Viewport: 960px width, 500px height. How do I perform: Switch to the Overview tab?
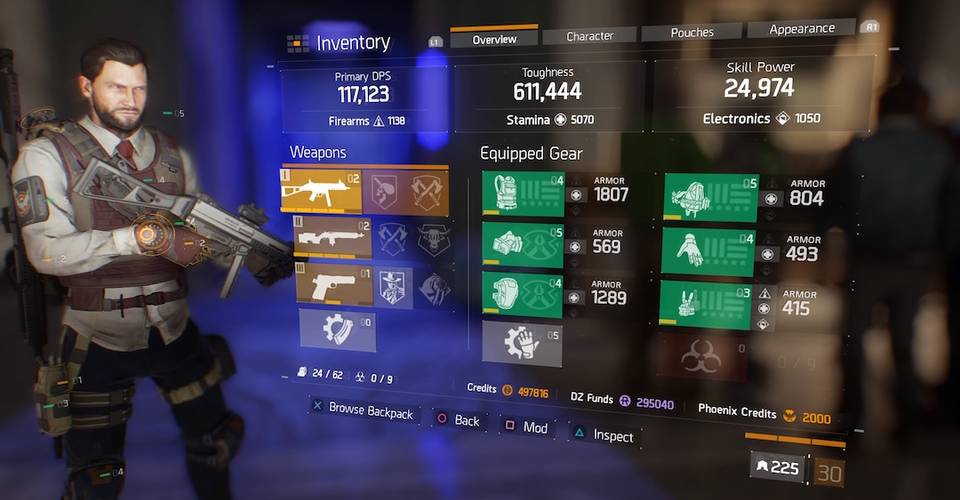pyautogui.click(x=494, y=38)
